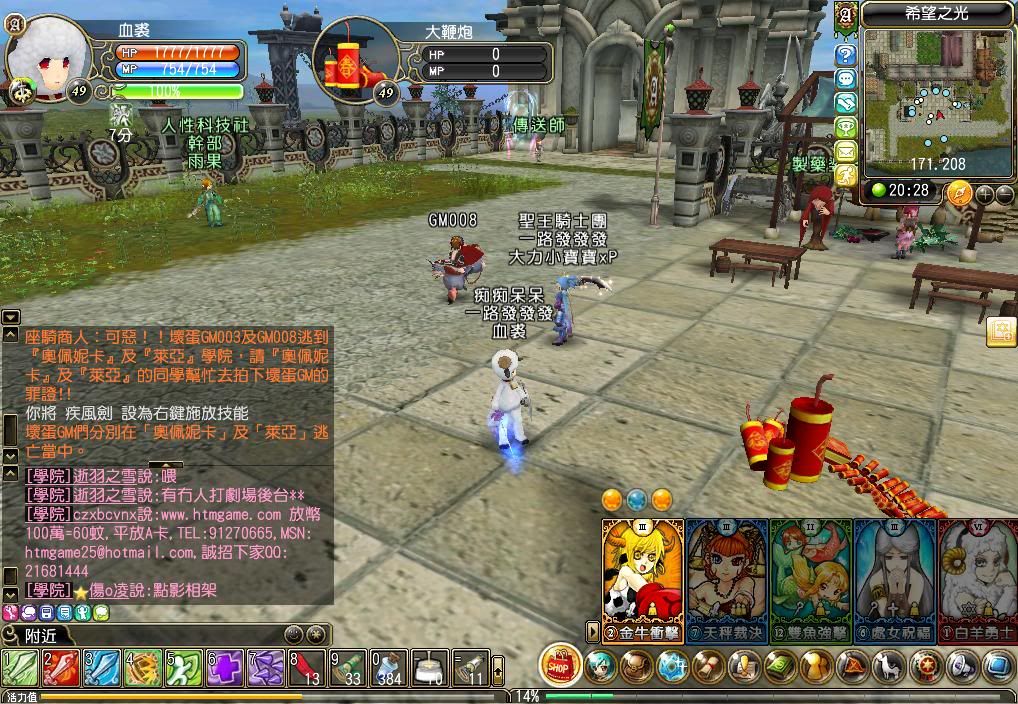Choose the 天秤裁決 Libra card
Image resolution: width=1018 pixels, height=704 pixels.
pos(727,575)
